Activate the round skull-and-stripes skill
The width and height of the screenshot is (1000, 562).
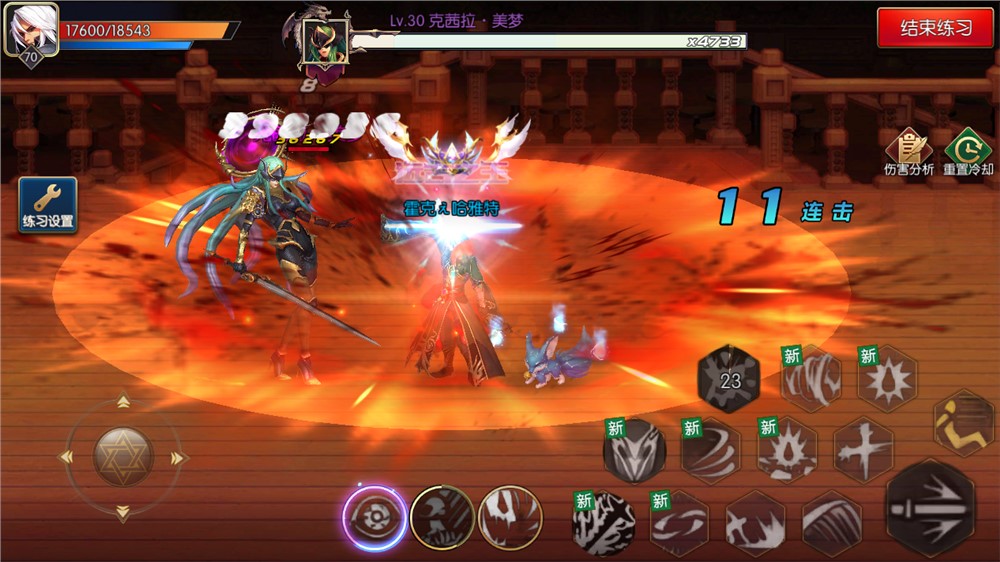coord(442,518)
